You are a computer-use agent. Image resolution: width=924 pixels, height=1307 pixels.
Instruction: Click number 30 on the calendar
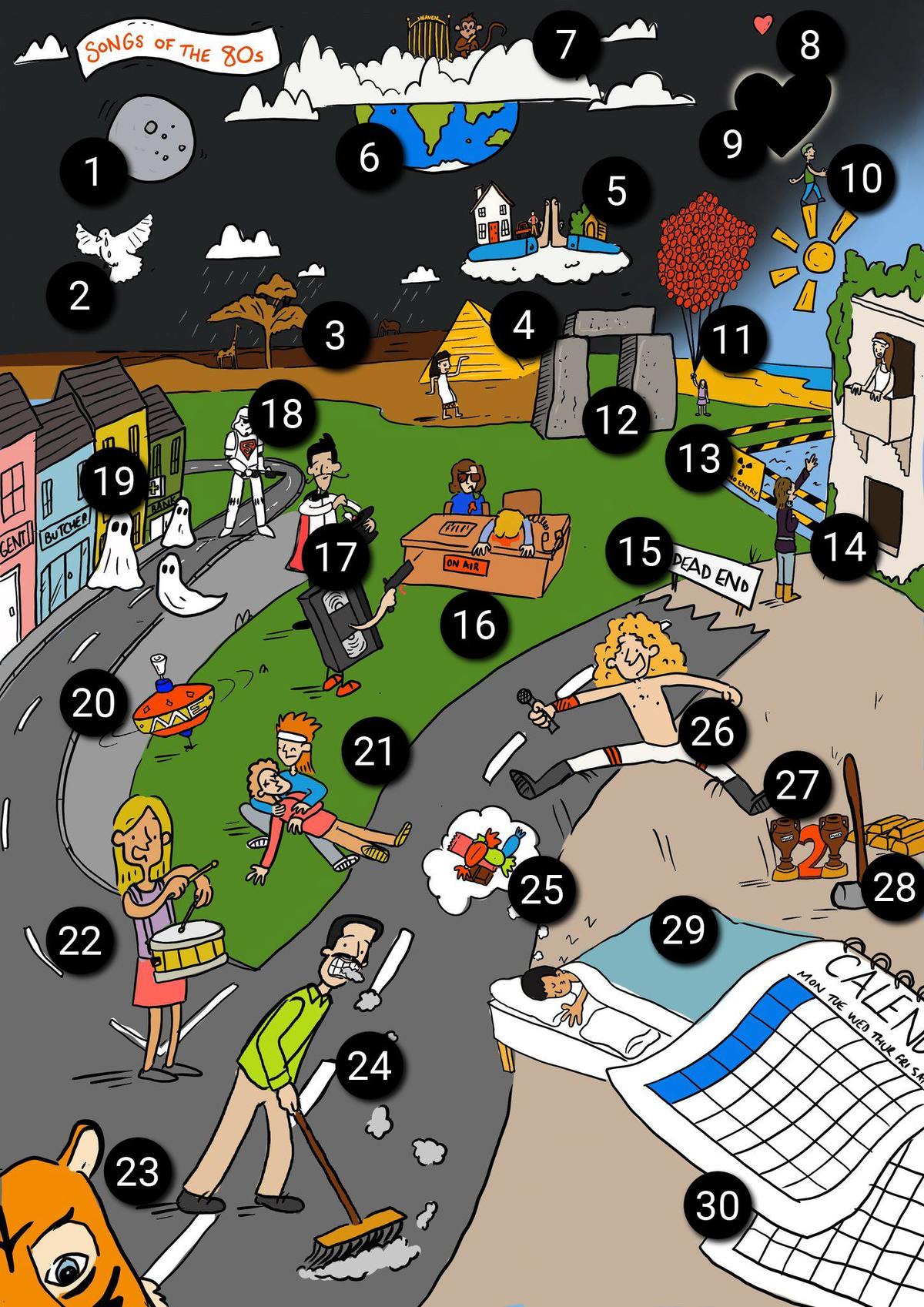[x=718, y=1205]
